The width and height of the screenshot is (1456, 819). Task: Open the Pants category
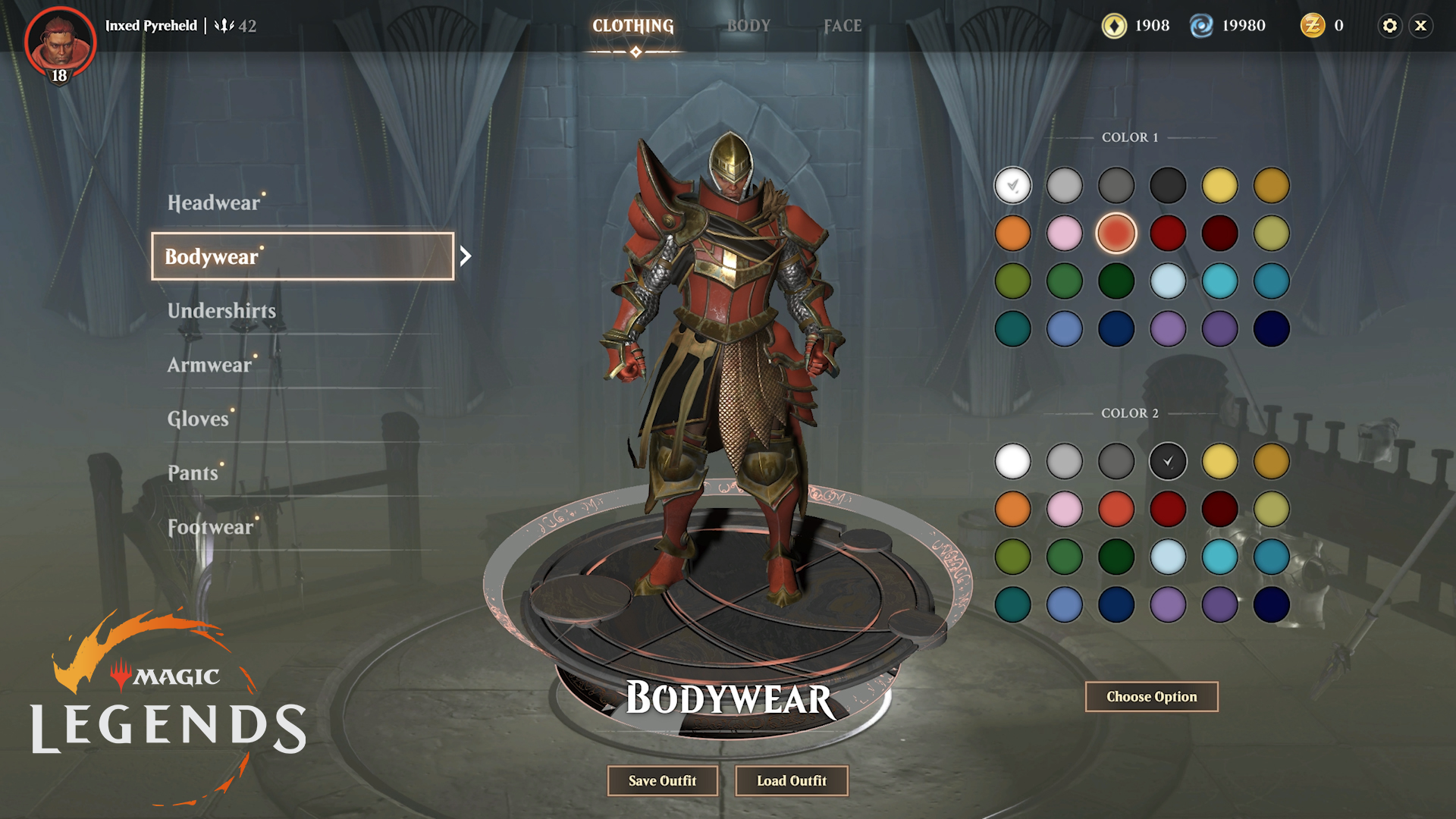coord(193,472)
